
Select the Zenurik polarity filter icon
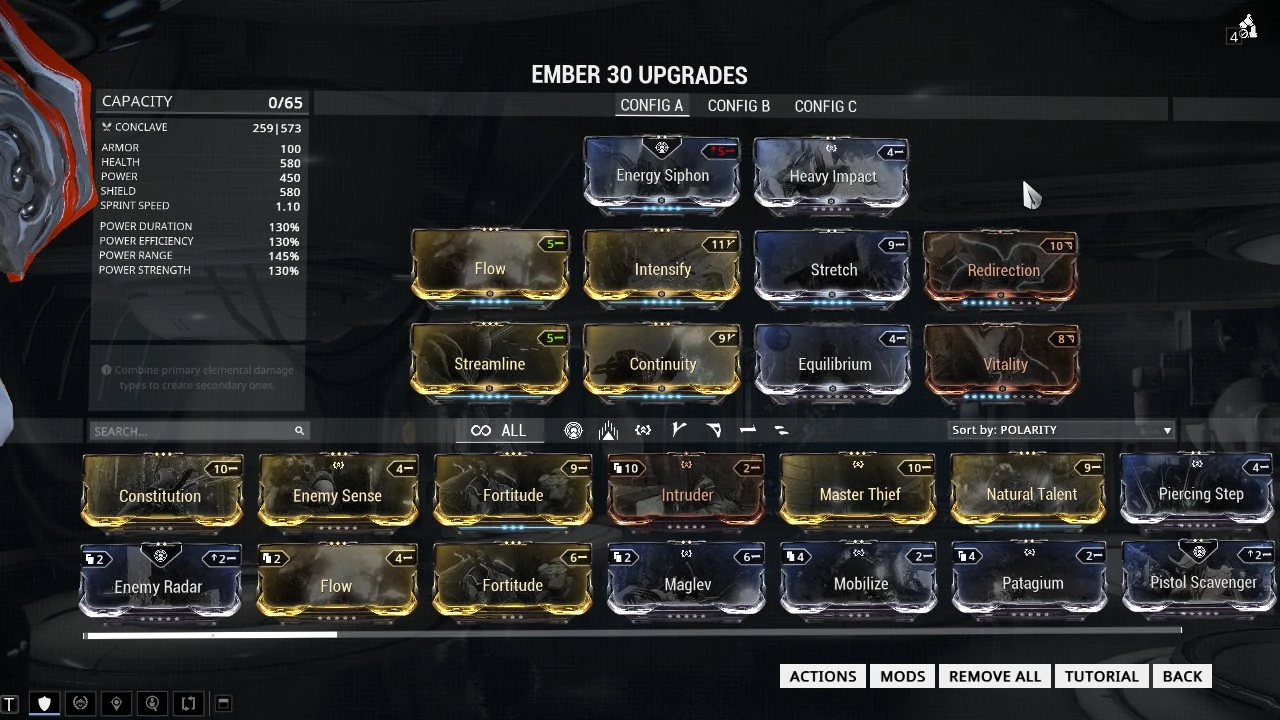click(782, 430)
